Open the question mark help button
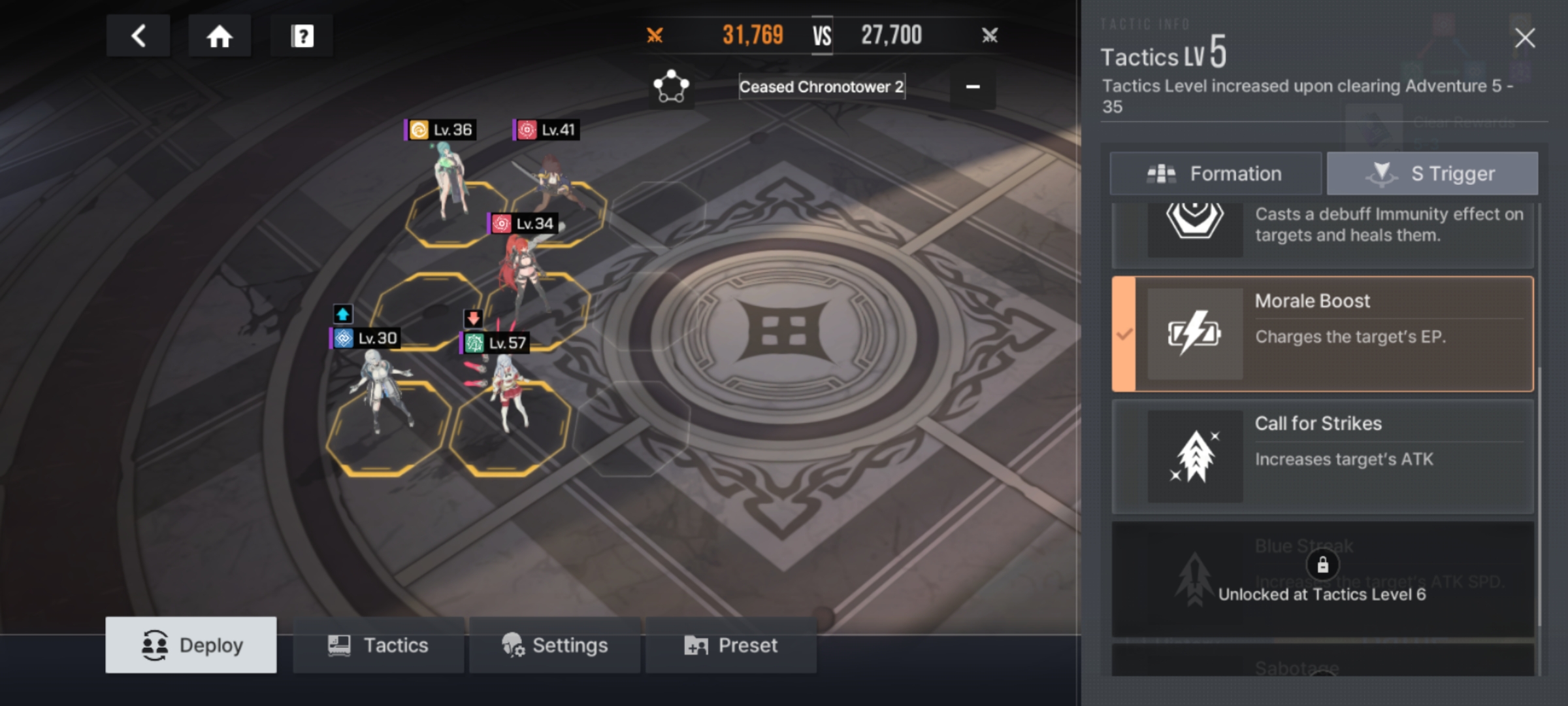The height and width of the screenshot is (706, 1568). tap(302, 36)
